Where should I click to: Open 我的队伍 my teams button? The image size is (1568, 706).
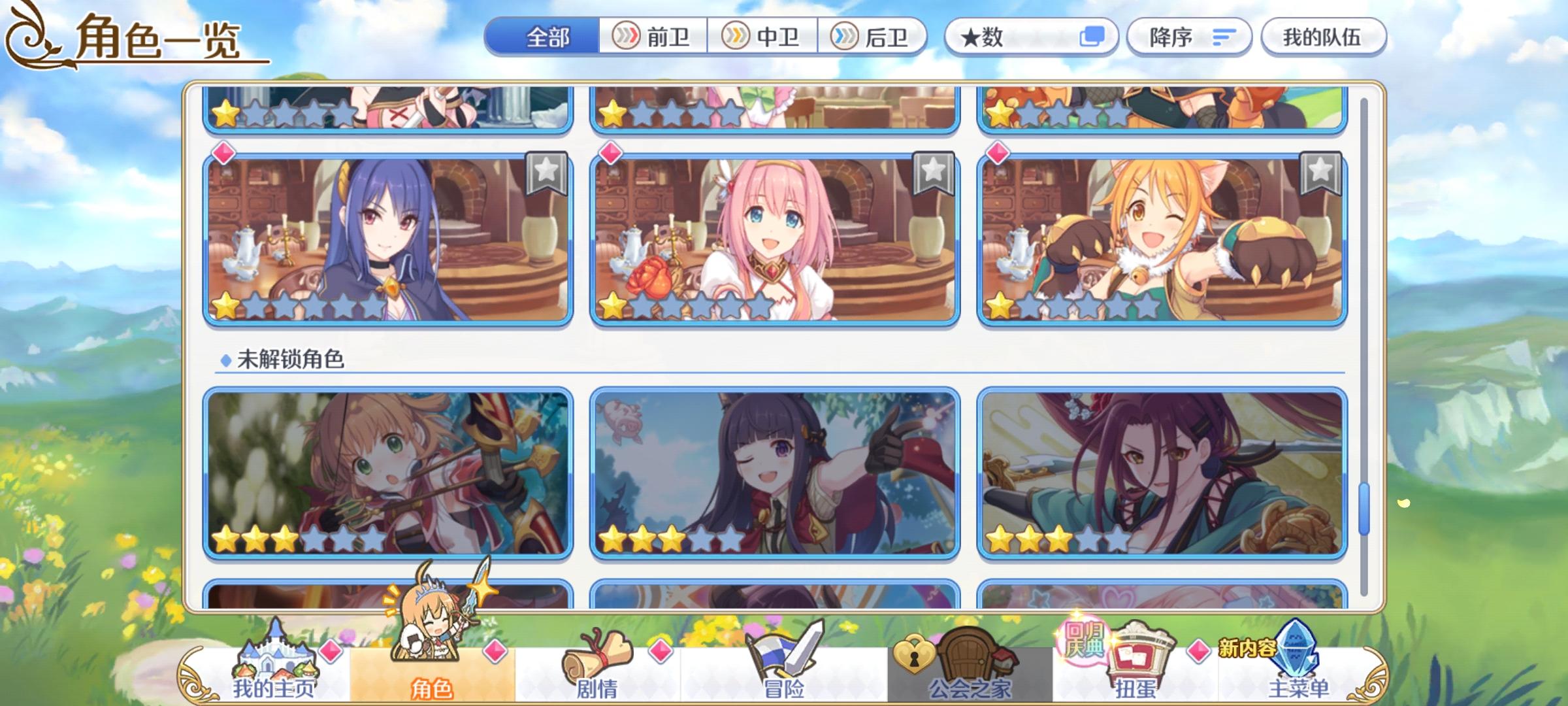point(1330,37)
